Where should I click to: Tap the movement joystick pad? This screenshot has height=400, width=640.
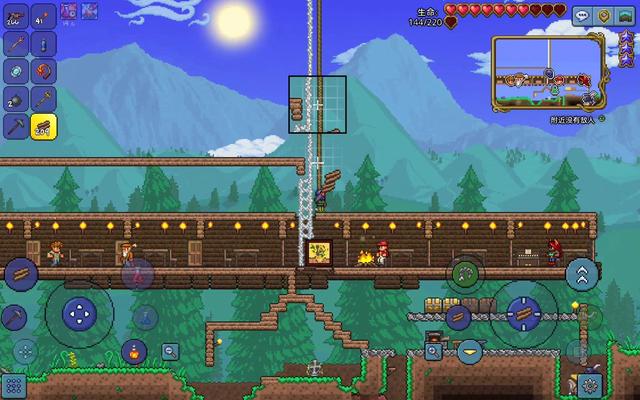click(x=79, y=314)
